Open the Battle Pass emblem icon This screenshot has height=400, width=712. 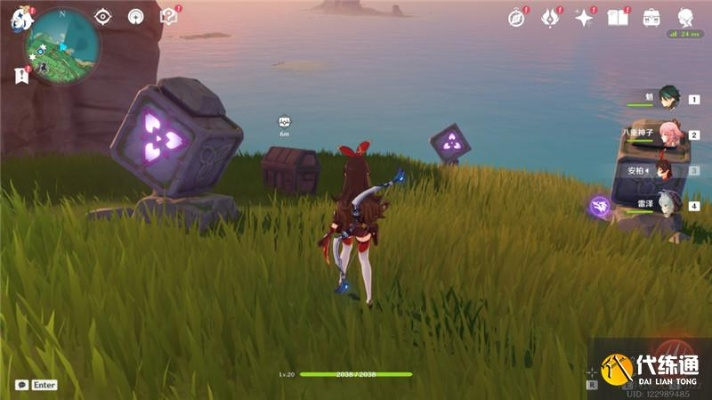tap(549, 17)
